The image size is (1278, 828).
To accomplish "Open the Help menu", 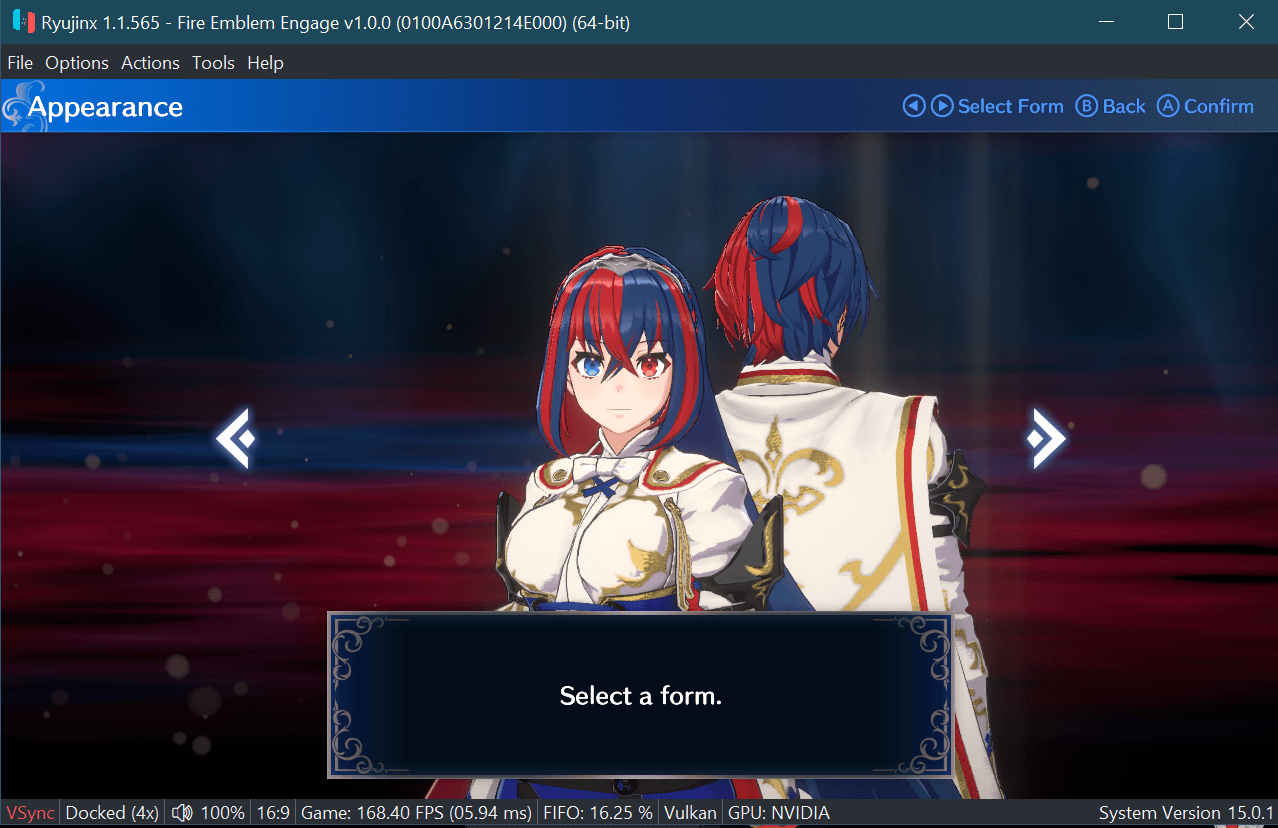I will click(x=265, y=63).
